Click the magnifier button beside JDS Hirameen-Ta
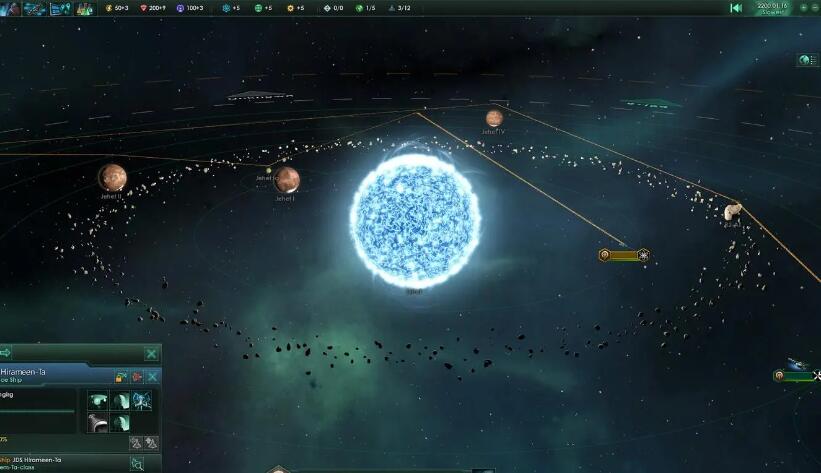Image resolution: width=821 pixels, height=473 pixels. [x=137, y=463]
